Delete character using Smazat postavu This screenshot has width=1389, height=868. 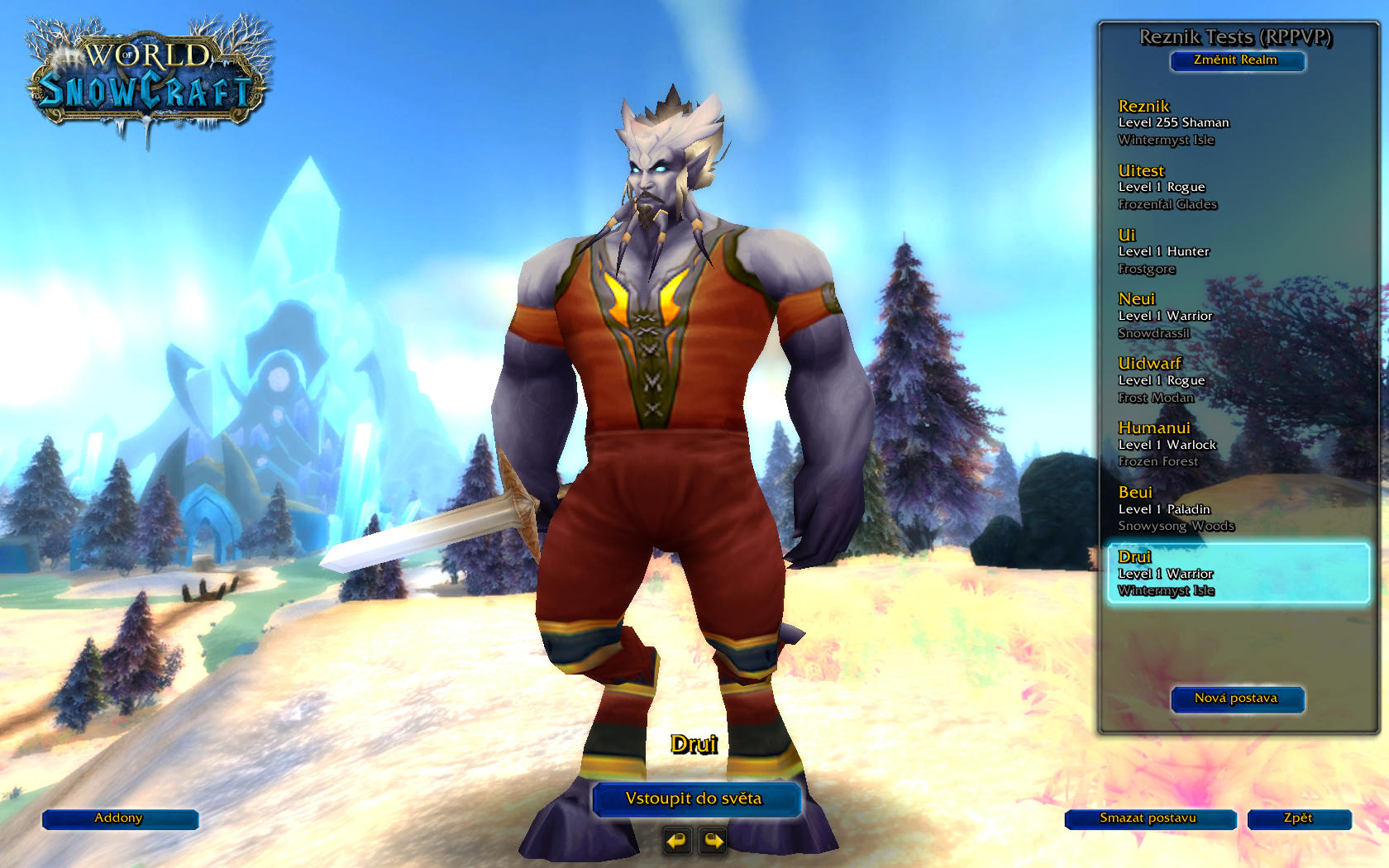coord(1149,818)
